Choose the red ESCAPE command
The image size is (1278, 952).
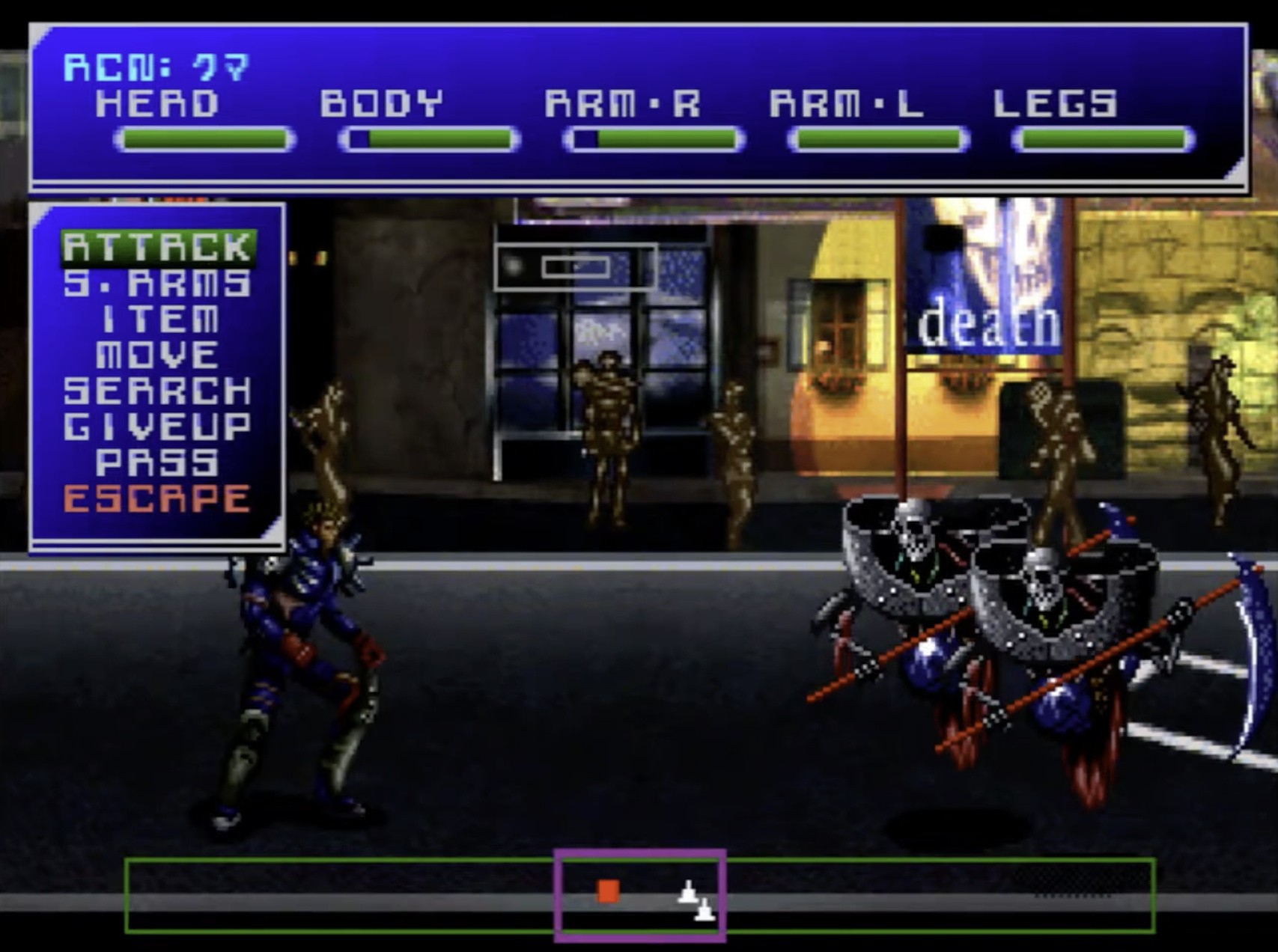[158, 498]
